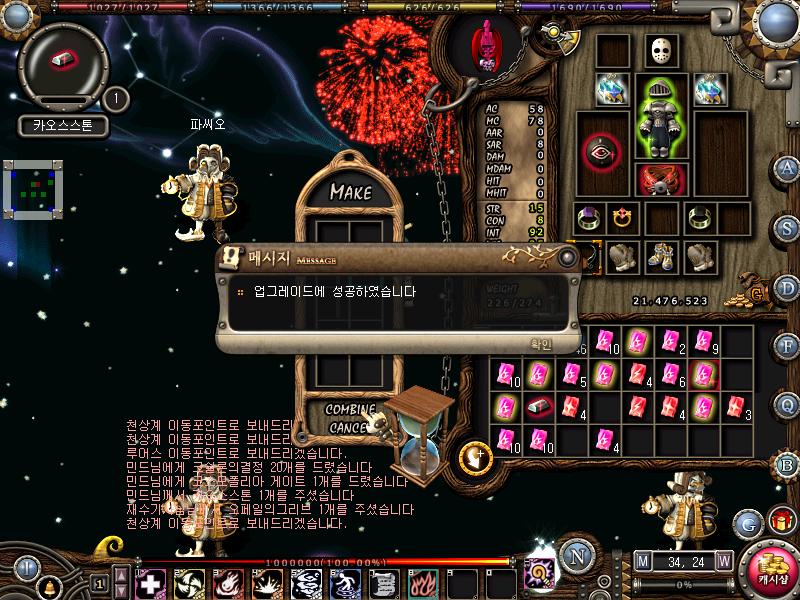
Task: Select the Chaos Stone item in inventory
Action: (x=539, y=407)
